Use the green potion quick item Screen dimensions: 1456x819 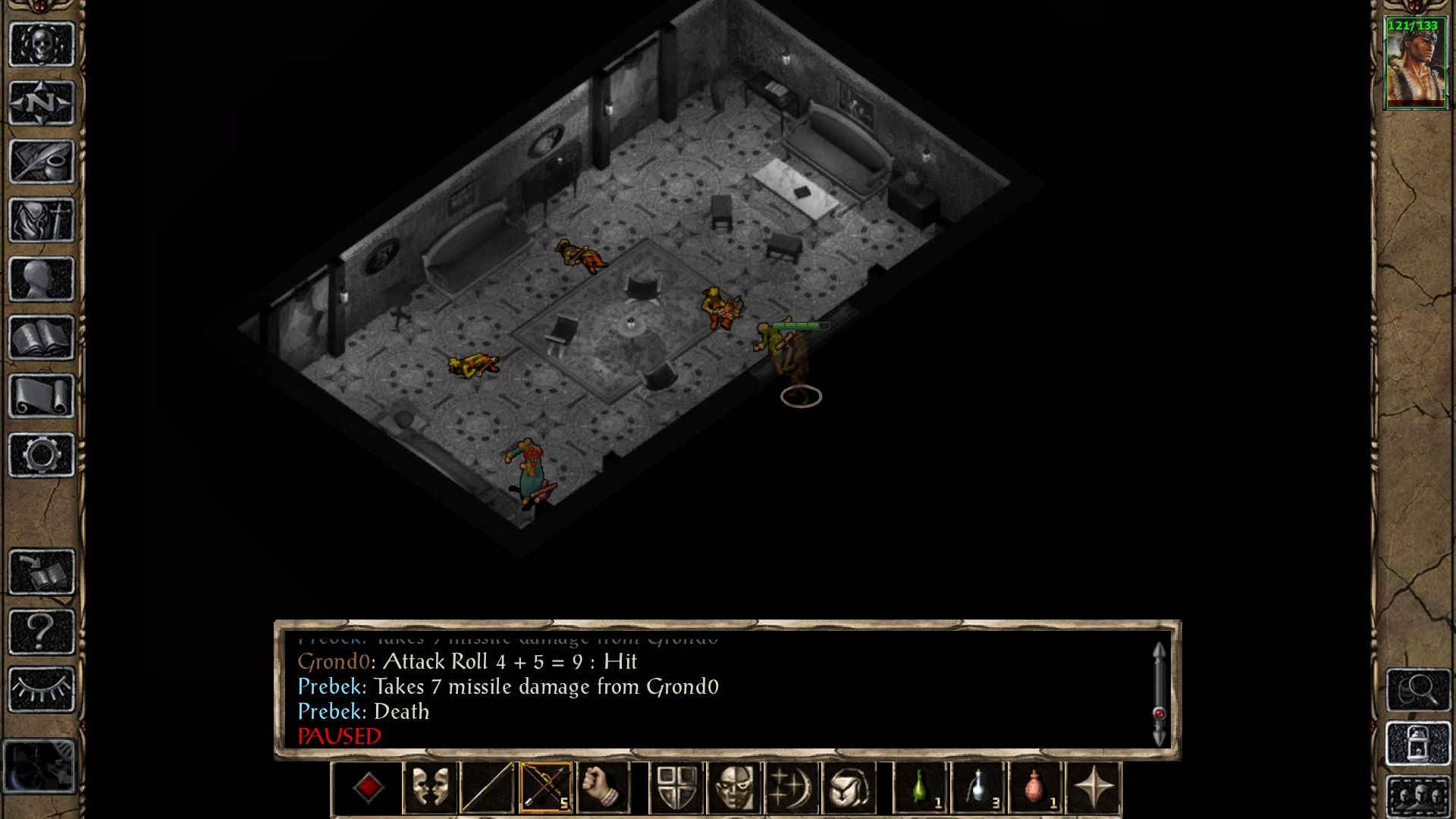922,788
